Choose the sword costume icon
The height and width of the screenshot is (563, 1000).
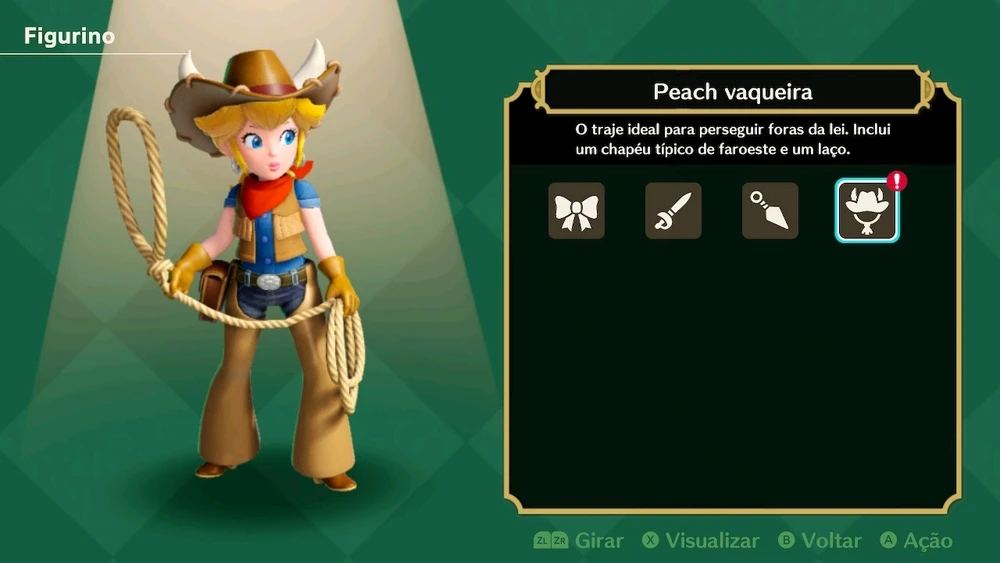[673, 210]
